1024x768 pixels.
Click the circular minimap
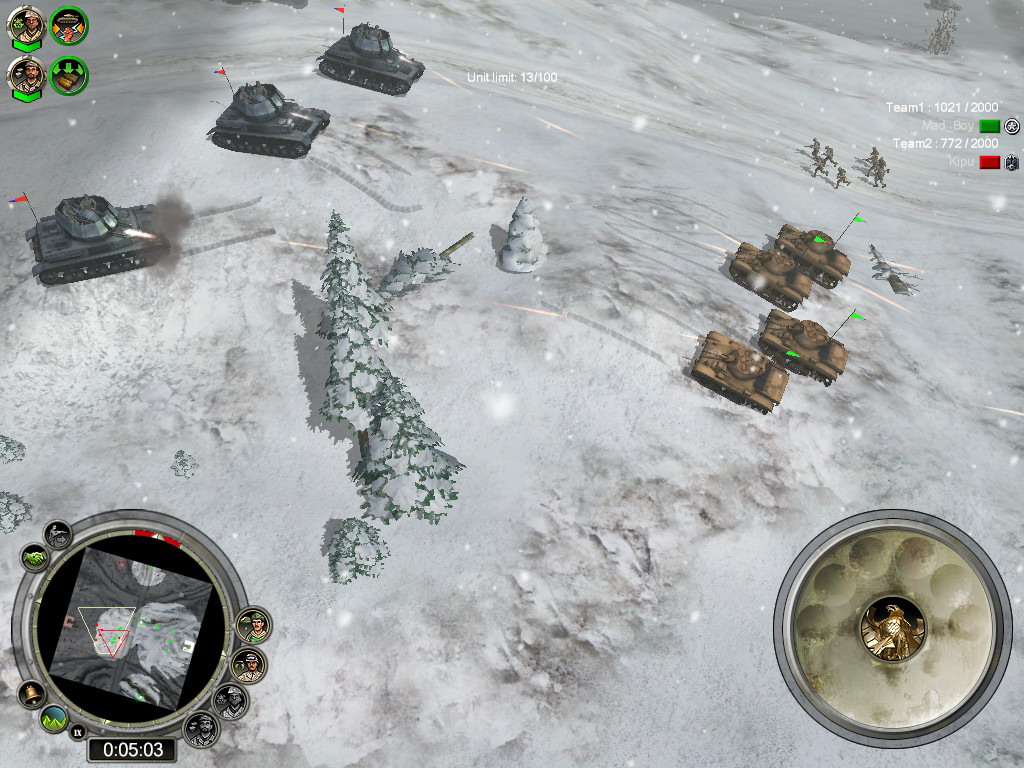click(131, 630)
